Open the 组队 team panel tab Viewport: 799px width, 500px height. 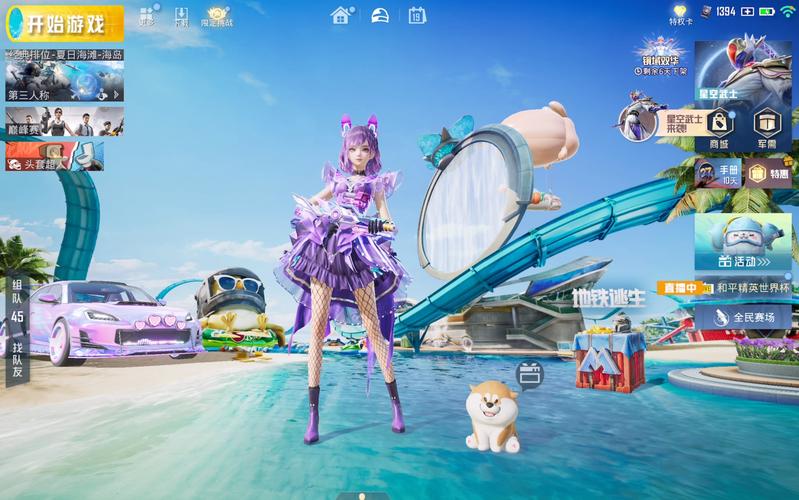point(17,300)
